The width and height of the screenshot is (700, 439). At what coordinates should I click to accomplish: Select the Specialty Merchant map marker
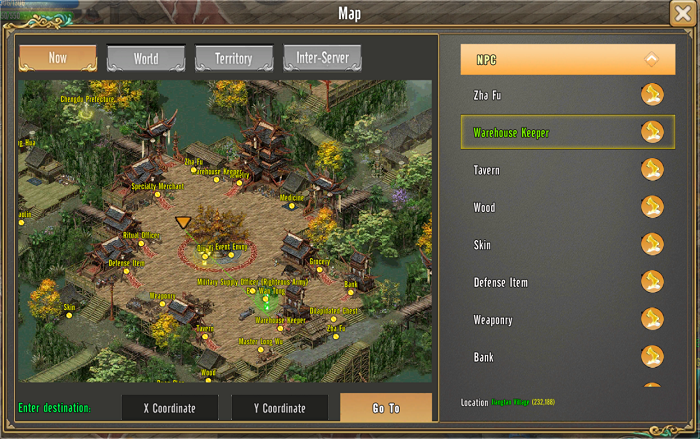coord(157,195)
